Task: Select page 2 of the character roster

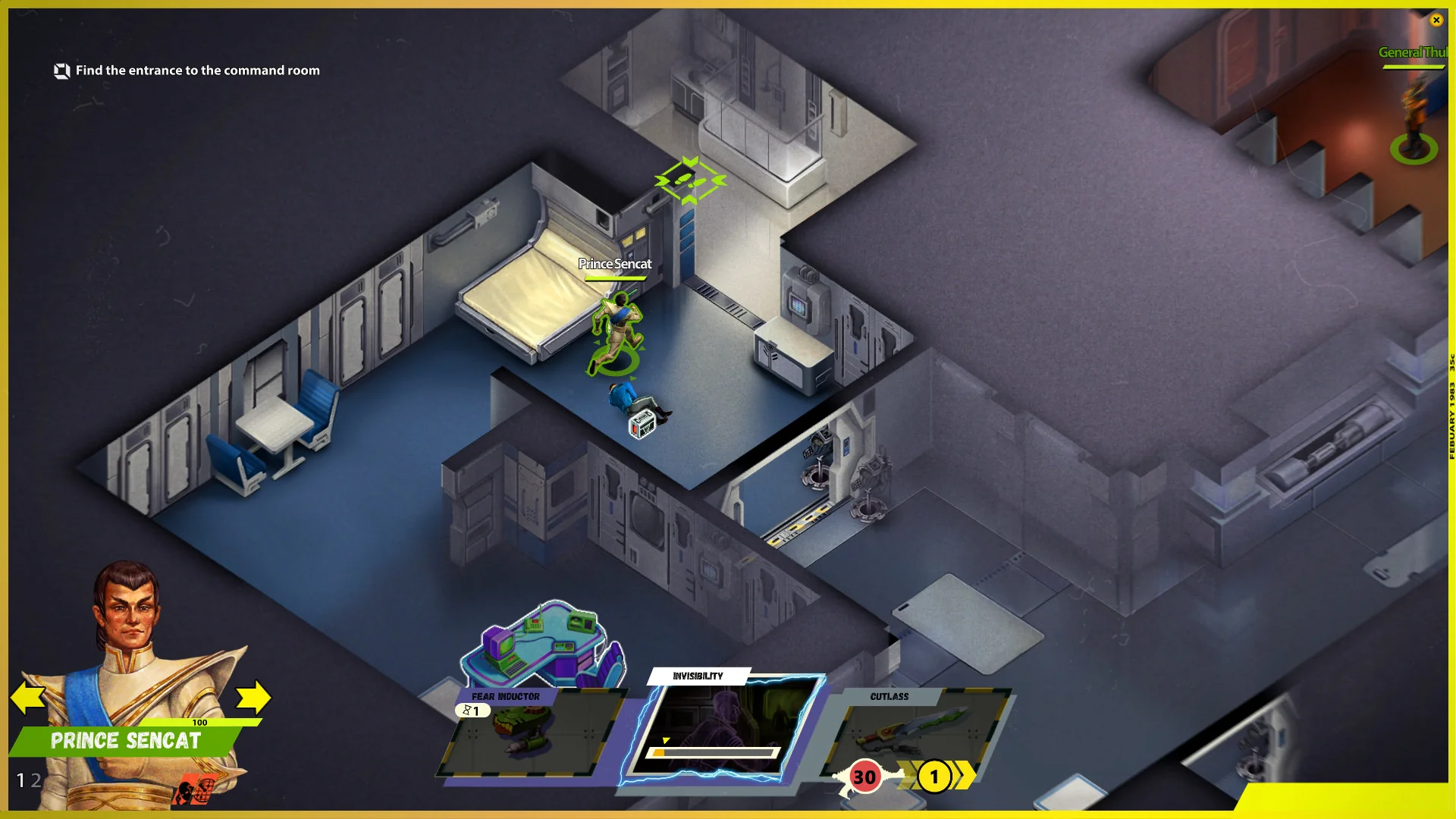Action: (35, 780)
